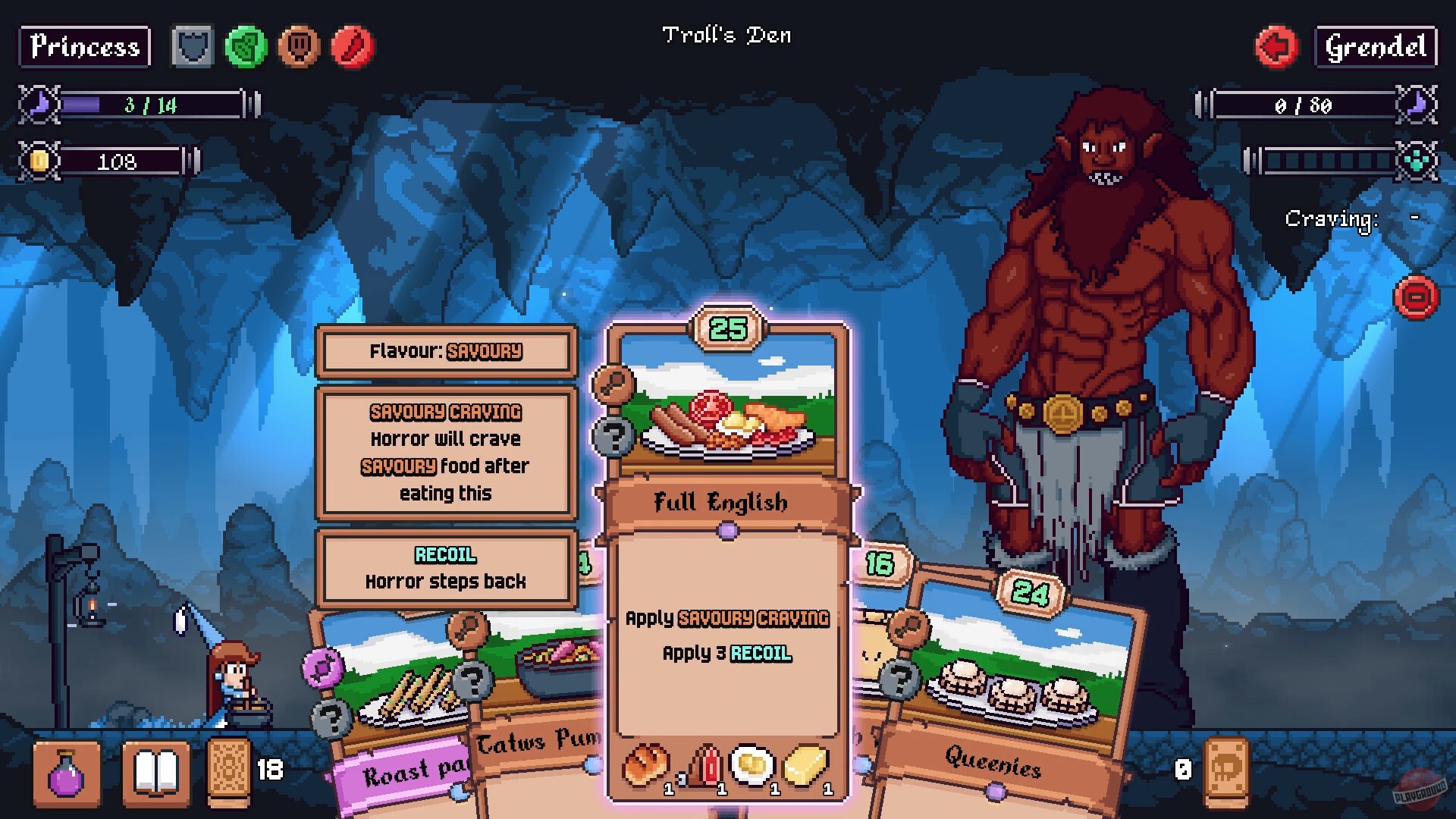Click Princess name plate
Viewport: 1456px width, 819px height.
coord(83,48)
